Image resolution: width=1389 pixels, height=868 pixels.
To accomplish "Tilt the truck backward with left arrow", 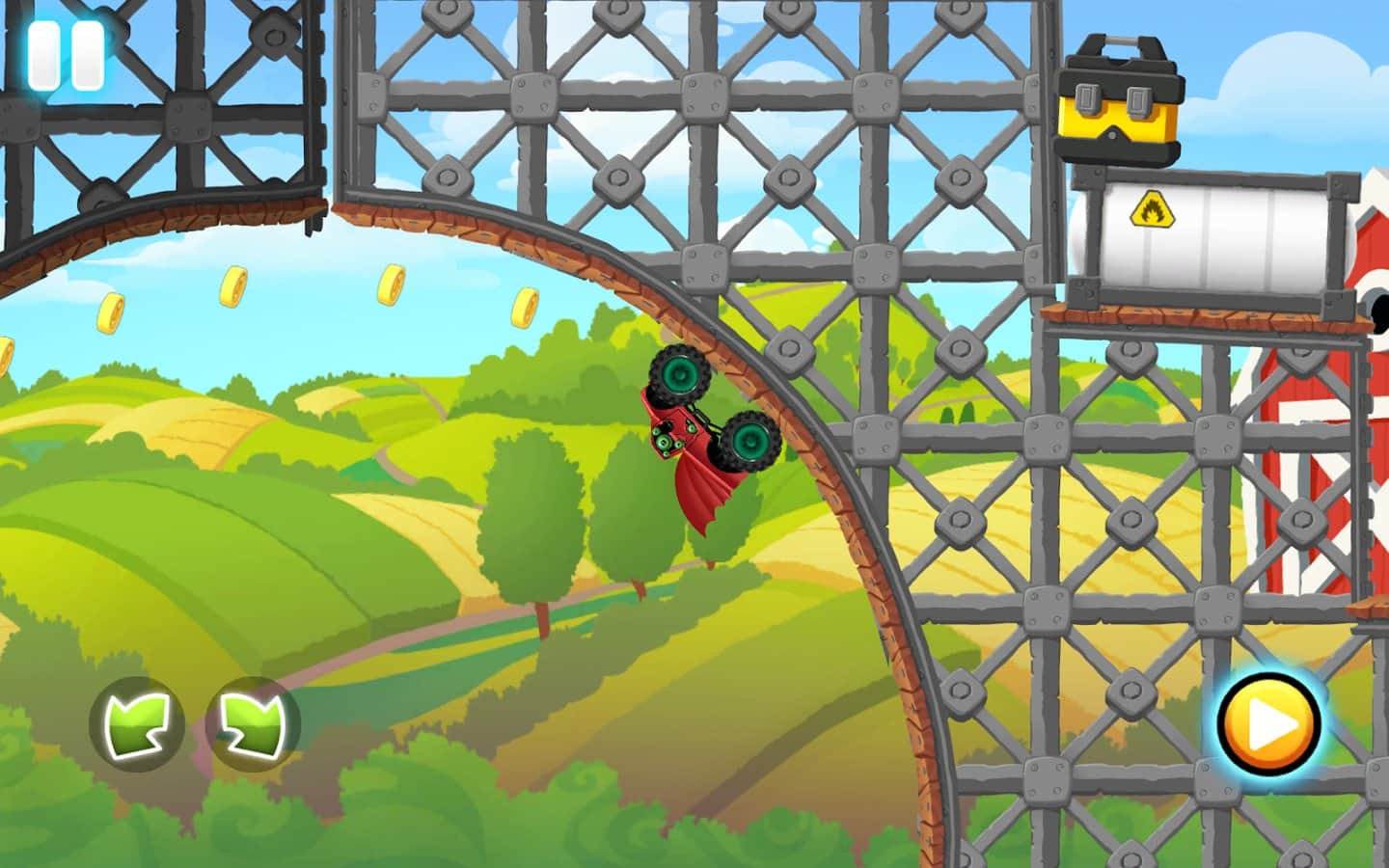I will (x=136, y=723).
